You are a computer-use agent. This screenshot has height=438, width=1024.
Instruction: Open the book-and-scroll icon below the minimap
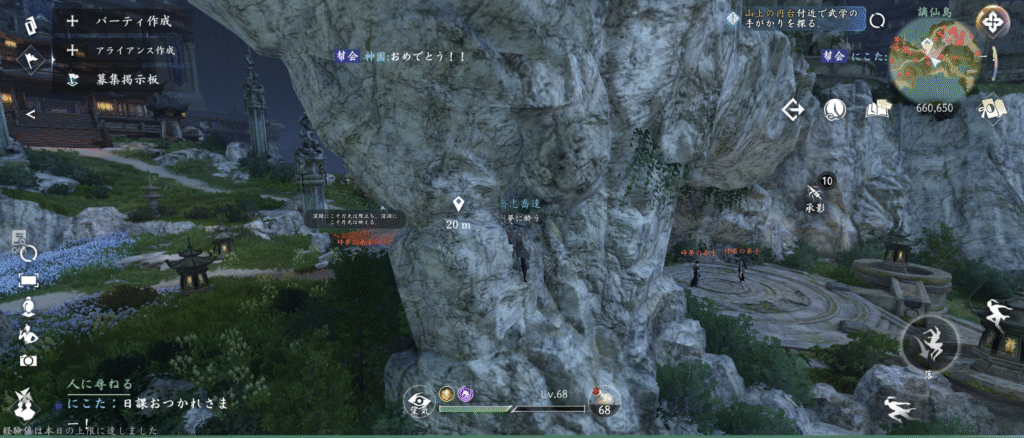[x=993, y=108]
